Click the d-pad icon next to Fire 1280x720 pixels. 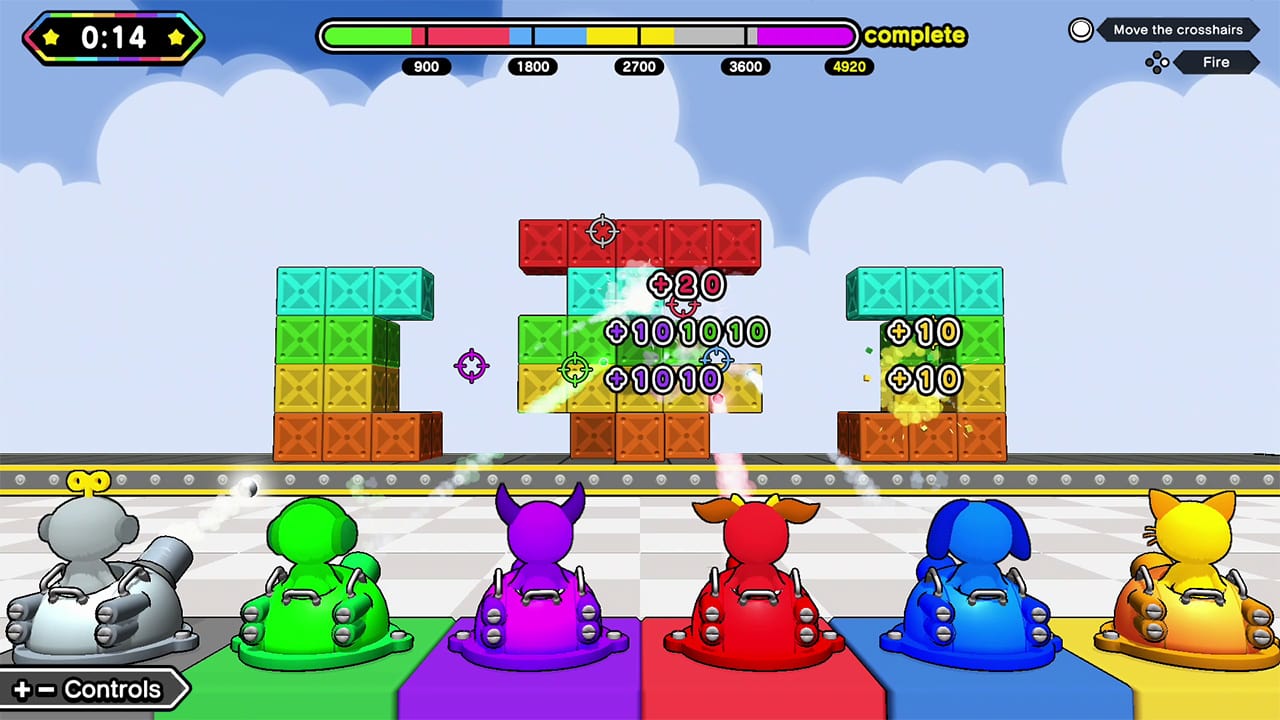click(1157, 62)
